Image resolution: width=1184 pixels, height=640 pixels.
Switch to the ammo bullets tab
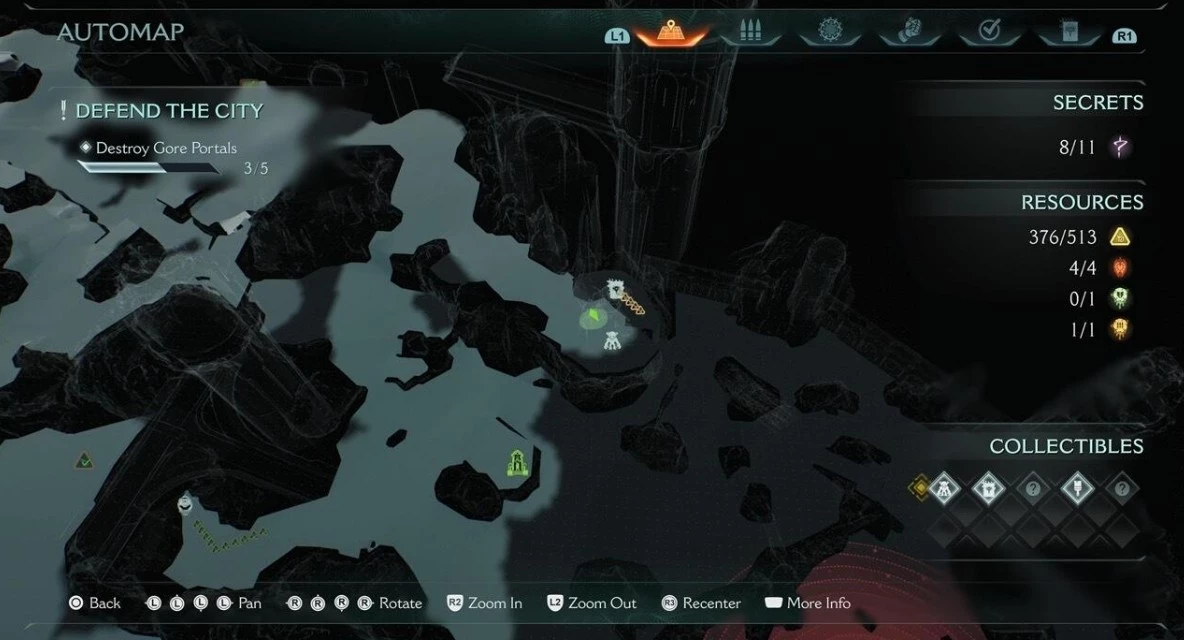coord(750,32)
